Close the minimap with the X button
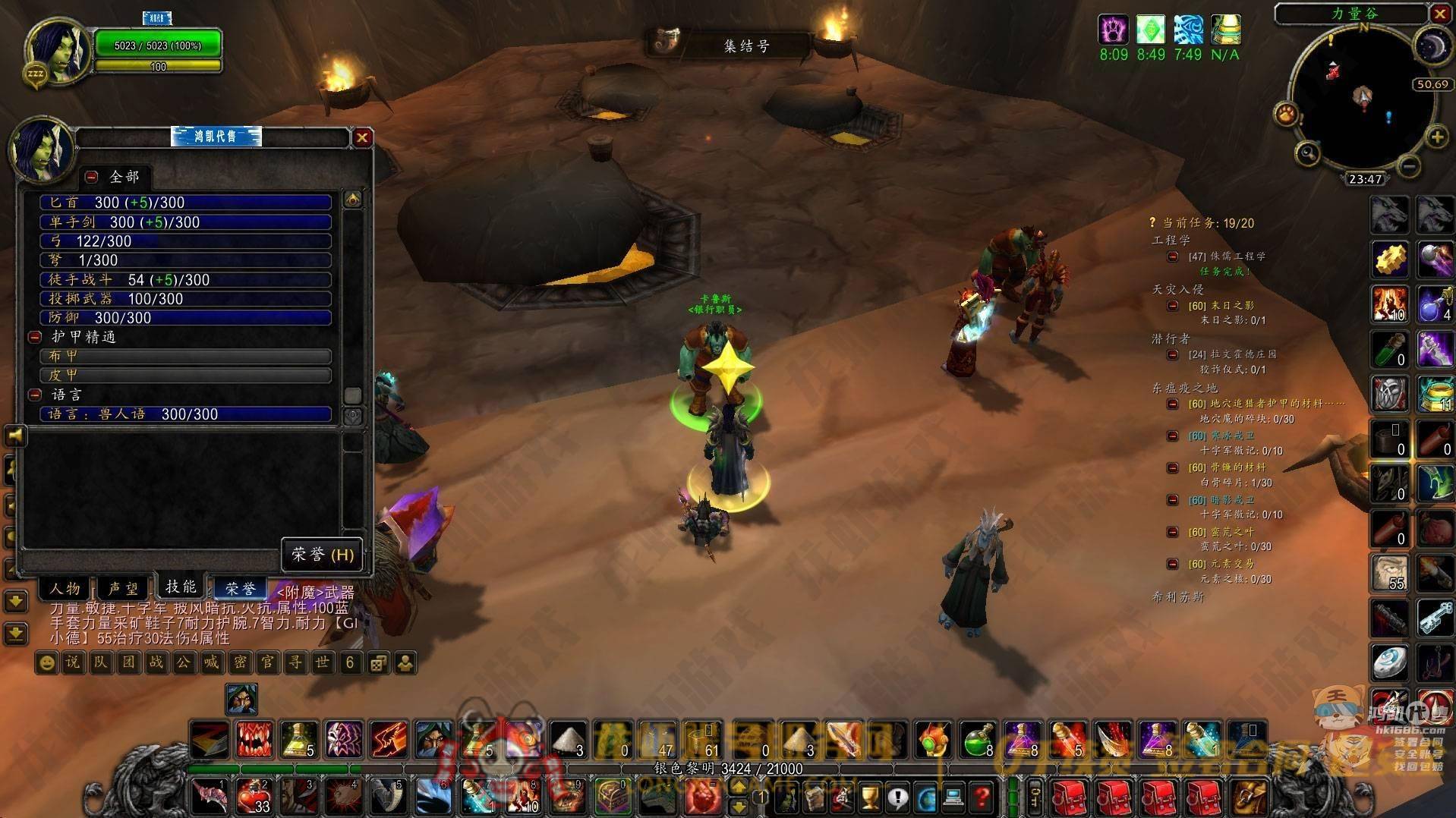Viewport: 1456px width, 818px height. [1439, 14]
